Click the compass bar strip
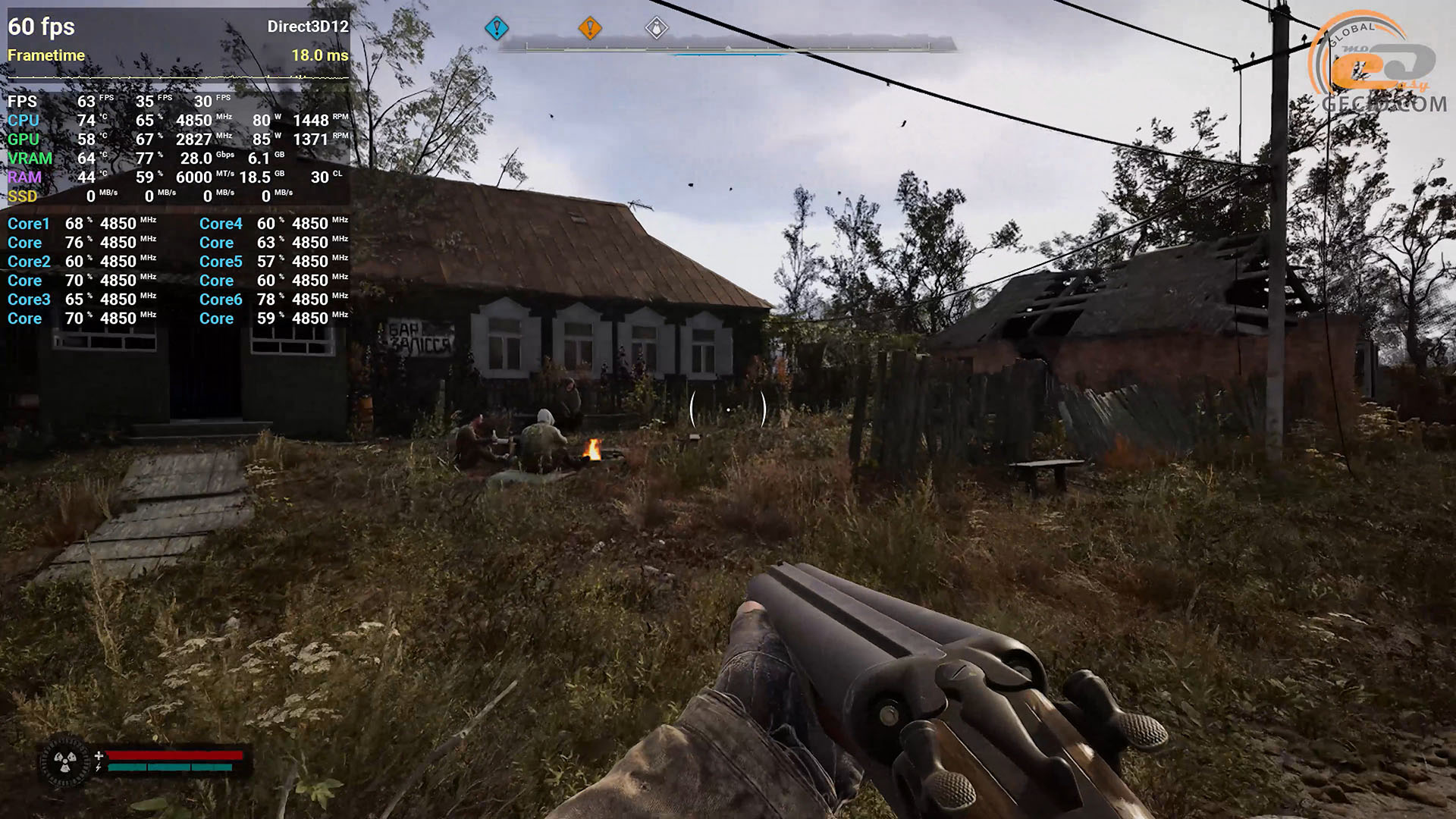 727,47
